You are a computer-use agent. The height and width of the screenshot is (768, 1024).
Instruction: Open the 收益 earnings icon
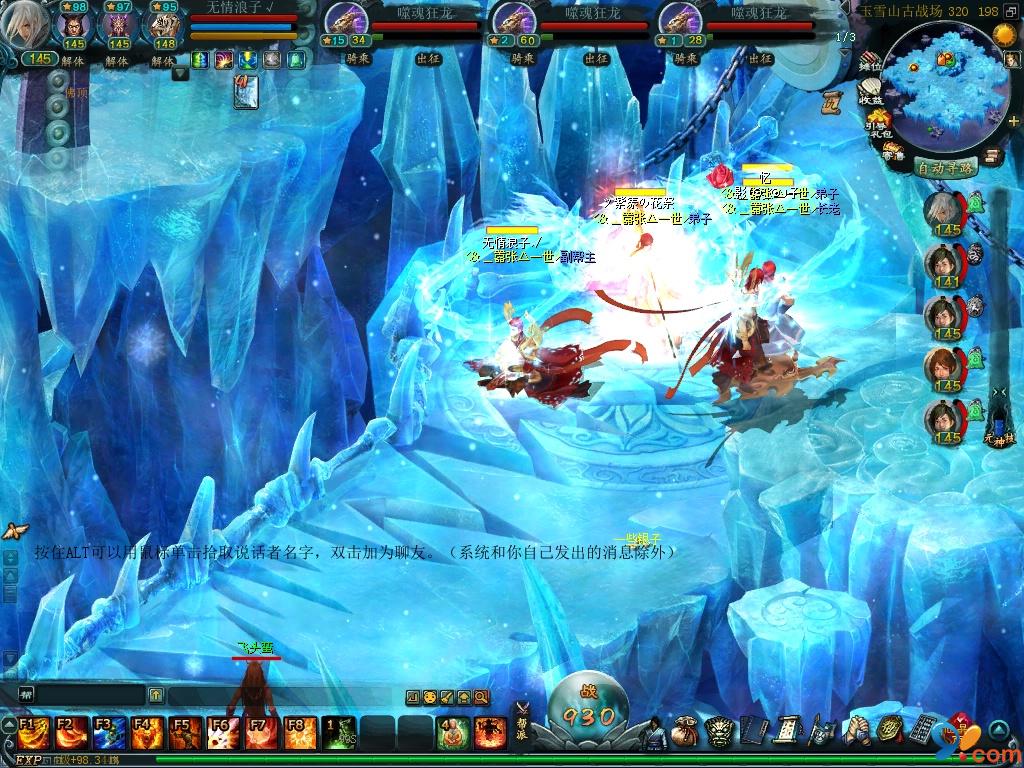coord(871,92)
